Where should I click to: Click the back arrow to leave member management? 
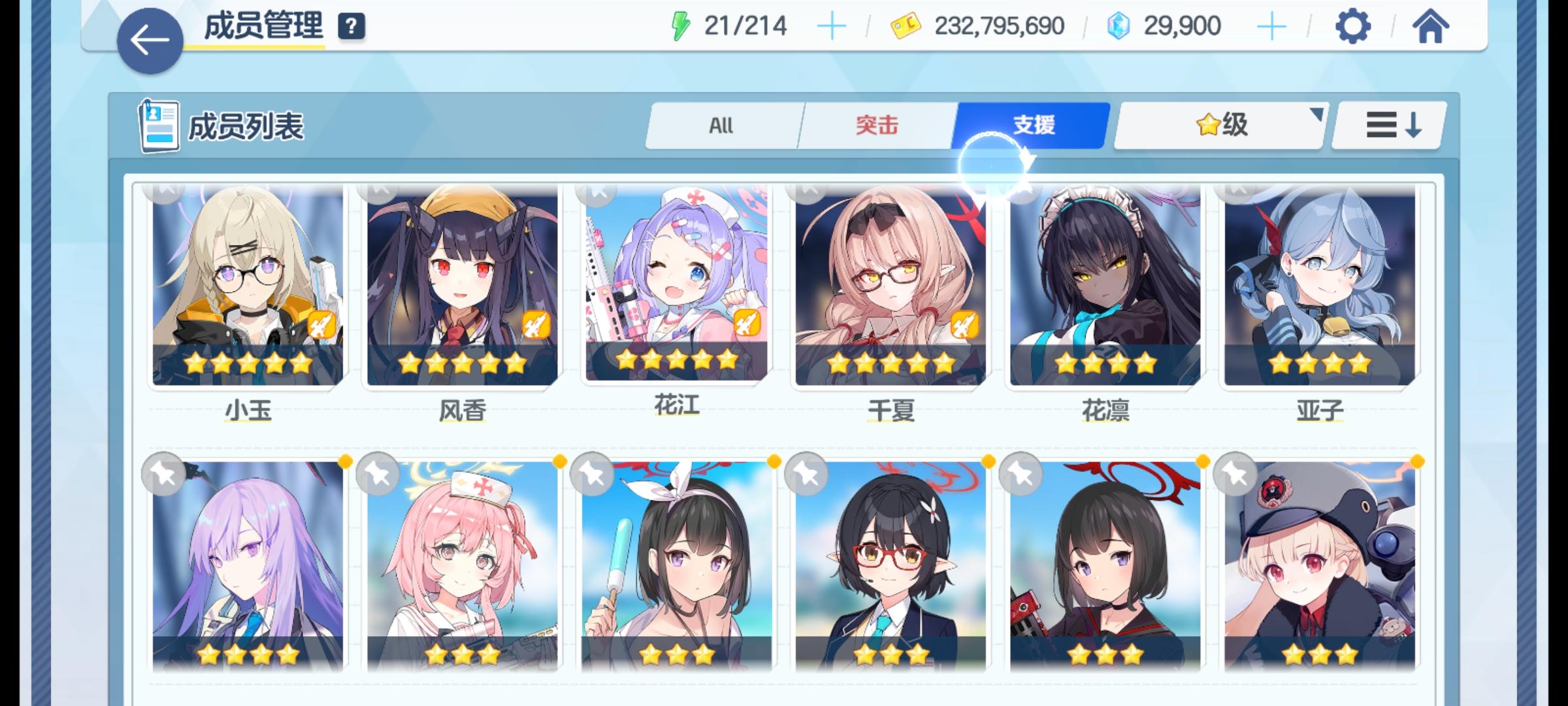coord(152,41)
